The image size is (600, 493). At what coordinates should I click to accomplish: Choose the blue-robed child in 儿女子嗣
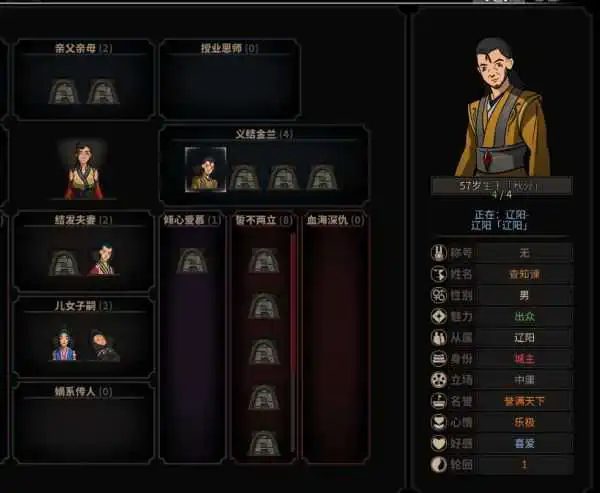65,345
